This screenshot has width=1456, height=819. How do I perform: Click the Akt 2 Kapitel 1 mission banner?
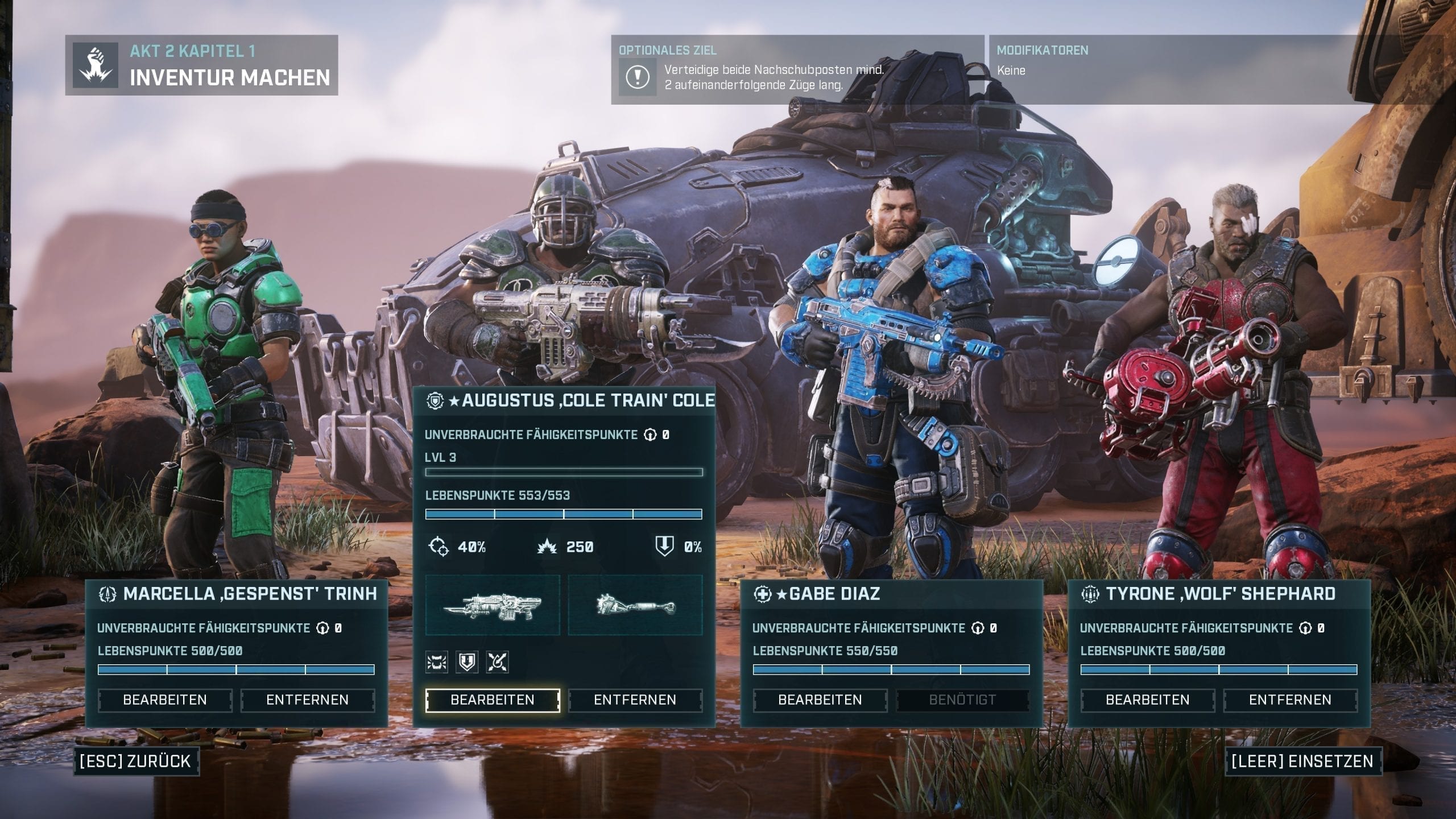pos(202,65)
